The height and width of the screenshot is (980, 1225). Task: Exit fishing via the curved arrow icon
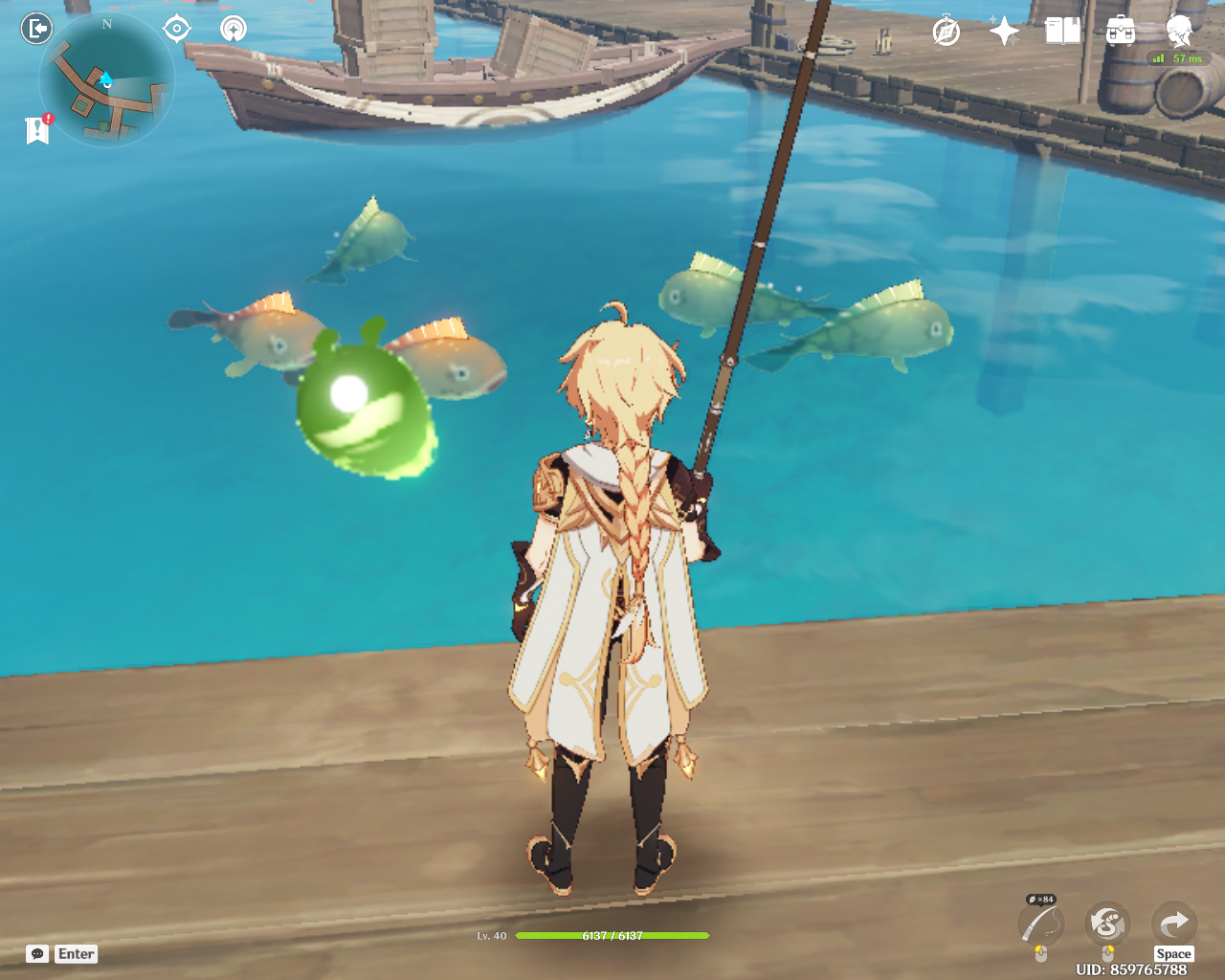[1172, 924]
